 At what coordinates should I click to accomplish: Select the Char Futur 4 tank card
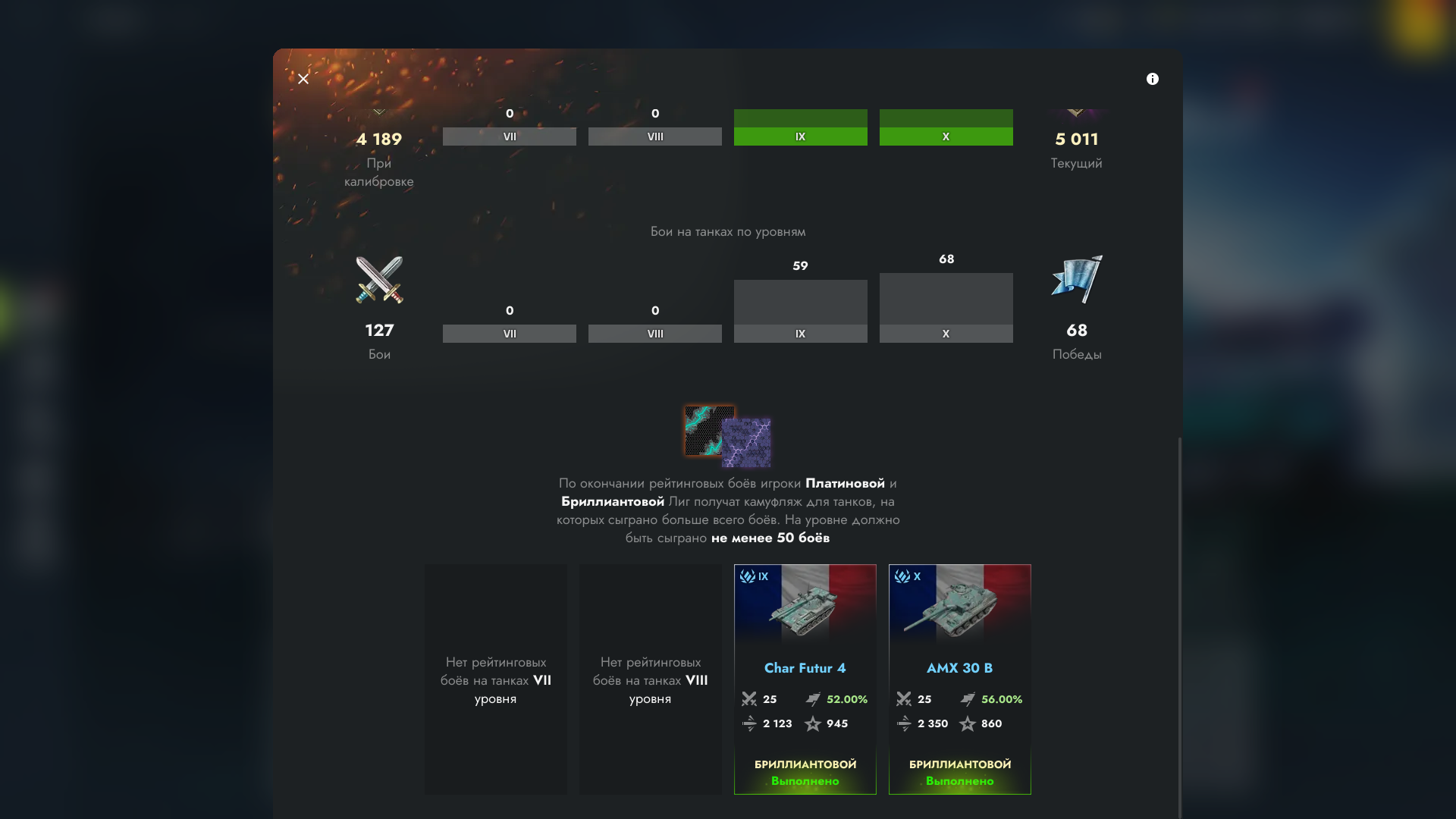click(x=805, y=679)
